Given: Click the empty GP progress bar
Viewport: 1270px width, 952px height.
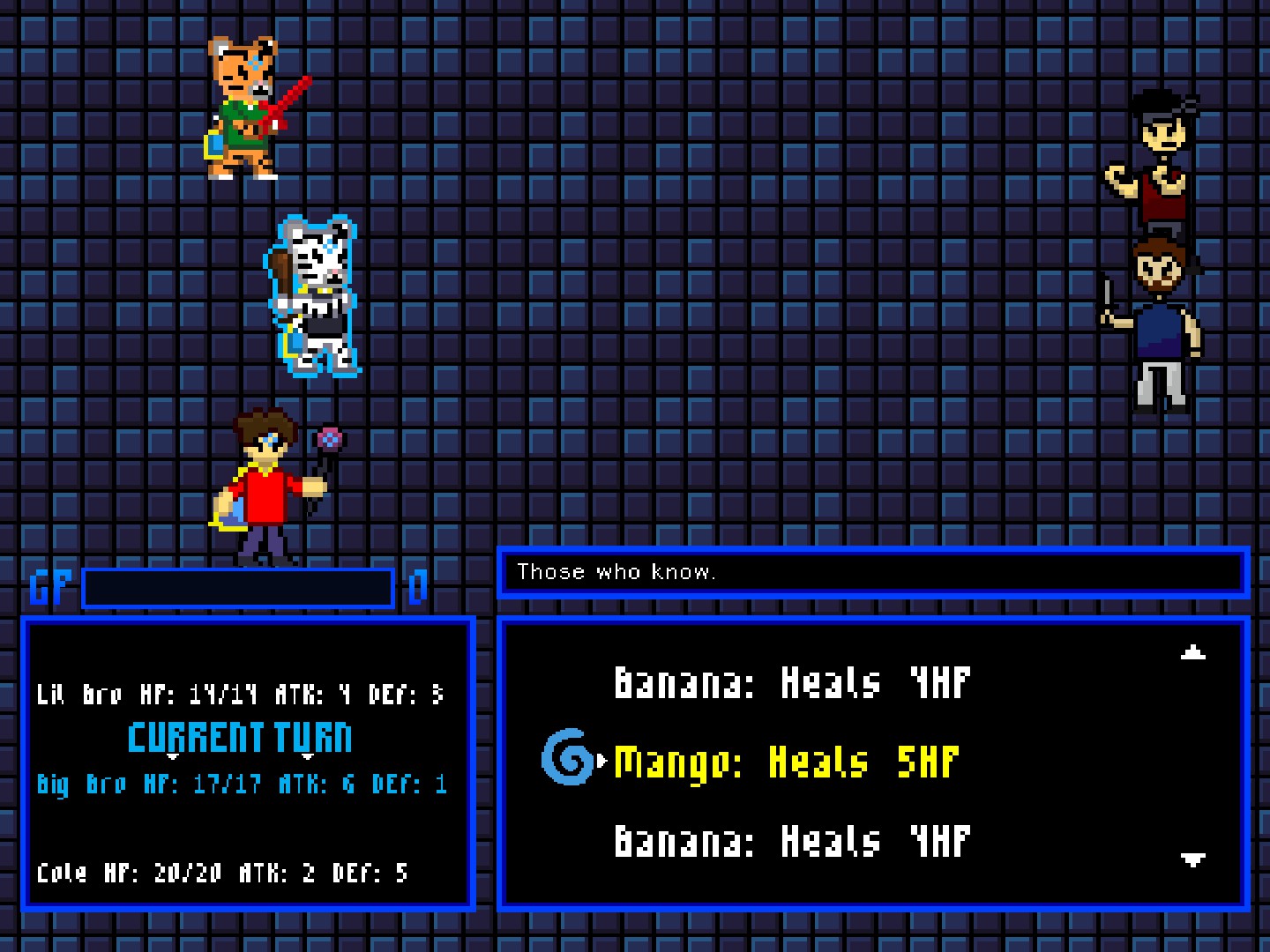Looking at the screenshot, I should (236, 586).
